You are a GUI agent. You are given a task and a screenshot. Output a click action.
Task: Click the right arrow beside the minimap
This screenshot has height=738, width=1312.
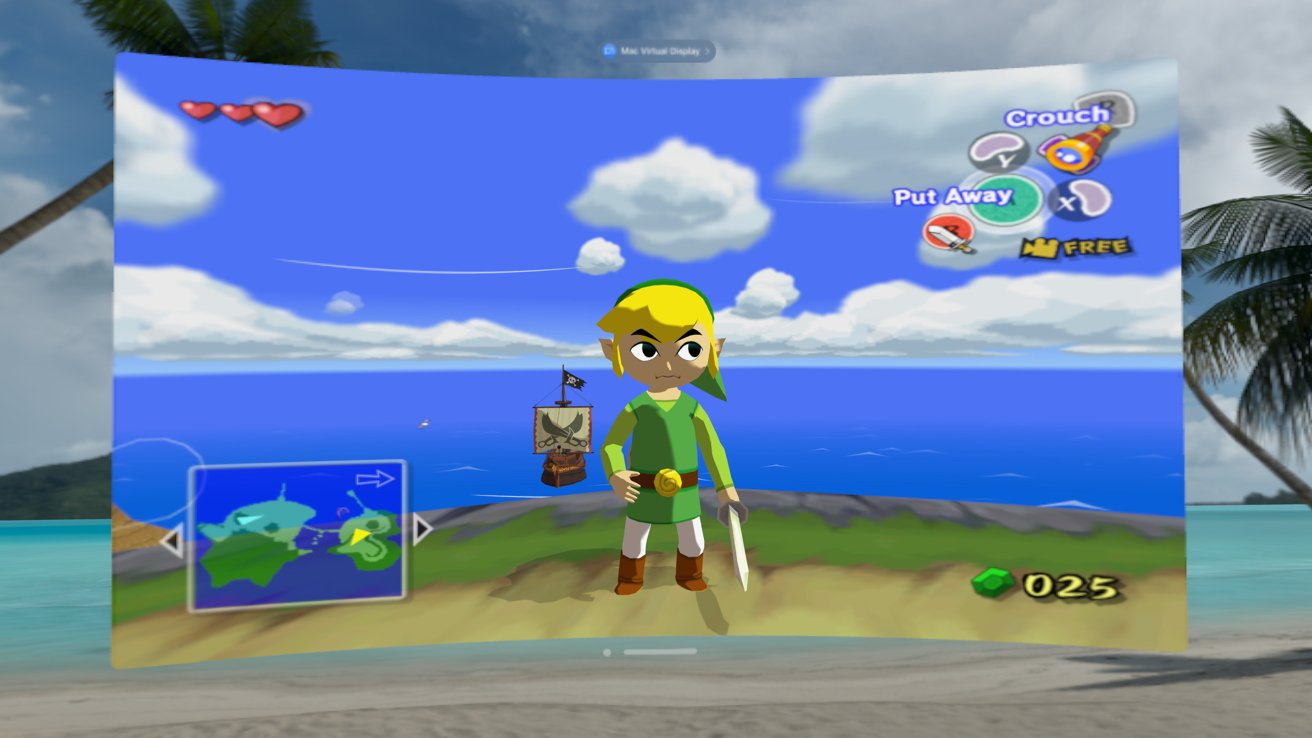[422, 528]
